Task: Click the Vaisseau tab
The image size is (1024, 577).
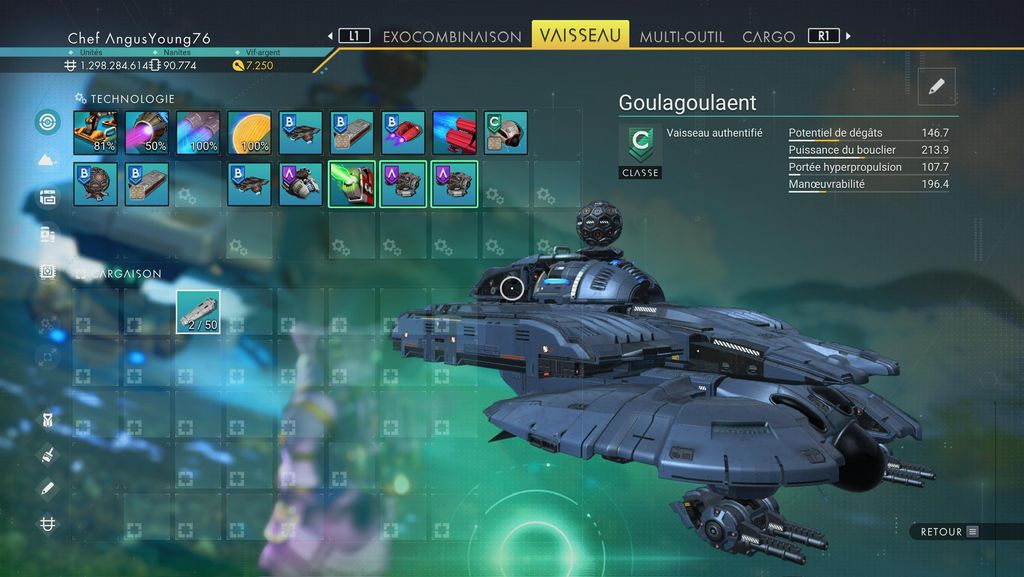Action: (580, 35)
